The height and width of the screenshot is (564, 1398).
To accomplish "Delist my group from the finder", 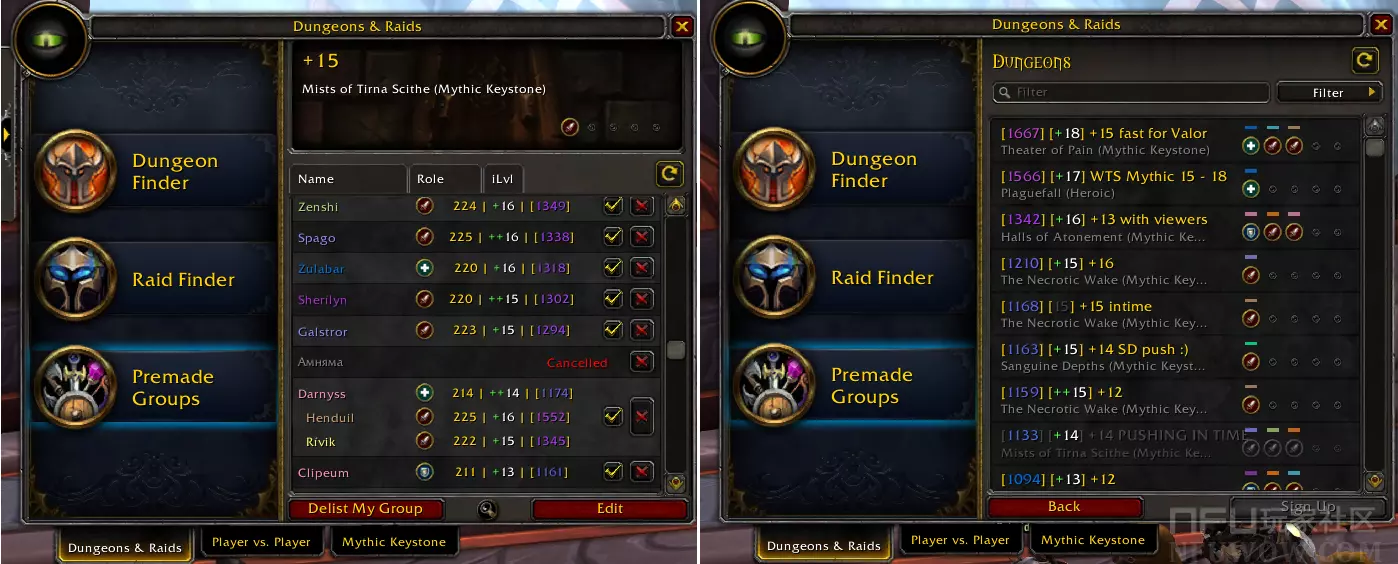I will [365, 509].
